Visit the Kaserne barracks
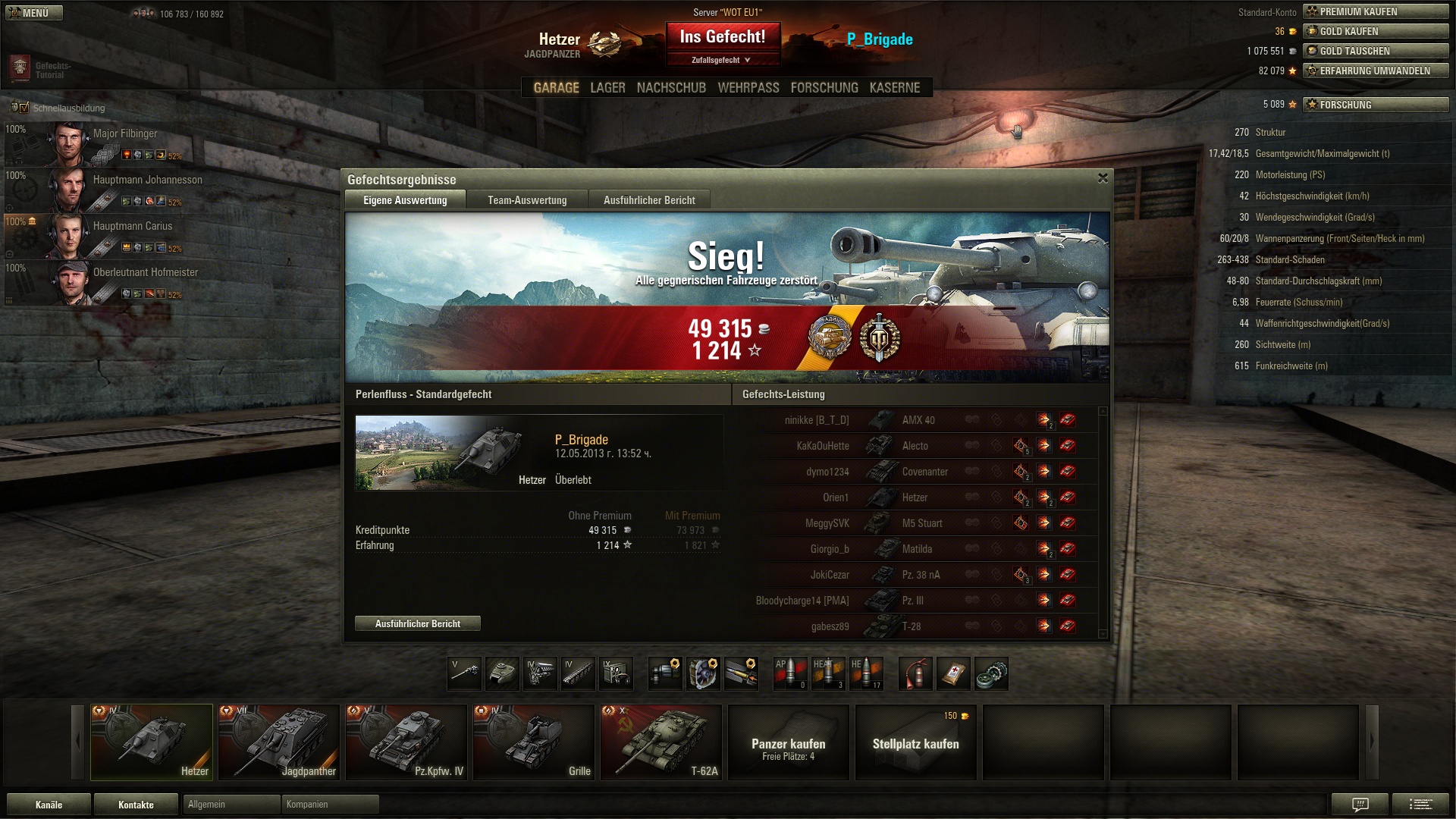This screenshot has width=1456, height=819. pos(895,88)
